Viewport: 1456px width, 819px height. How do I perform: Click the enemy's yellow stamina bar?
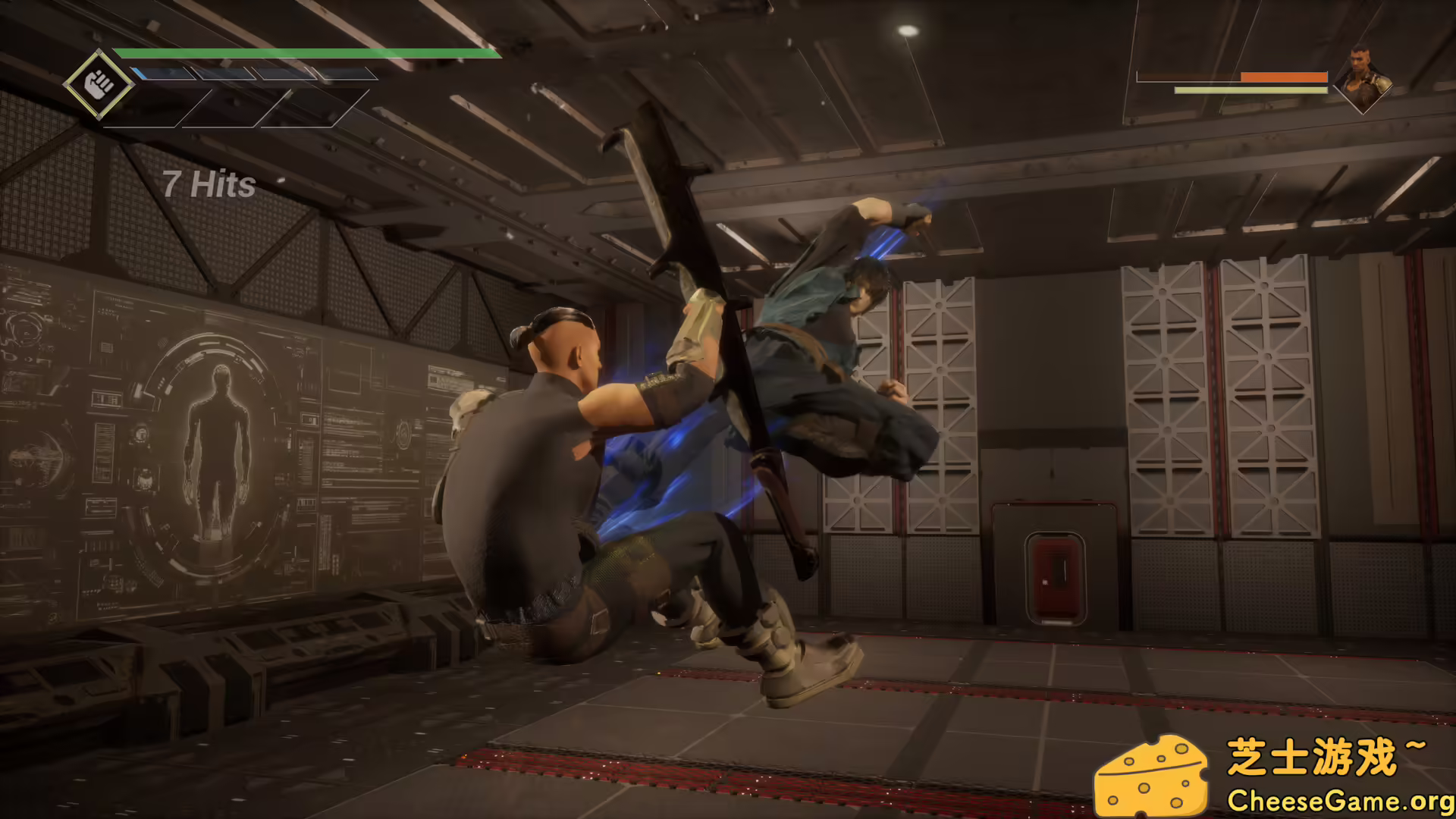pos(1251,89)
